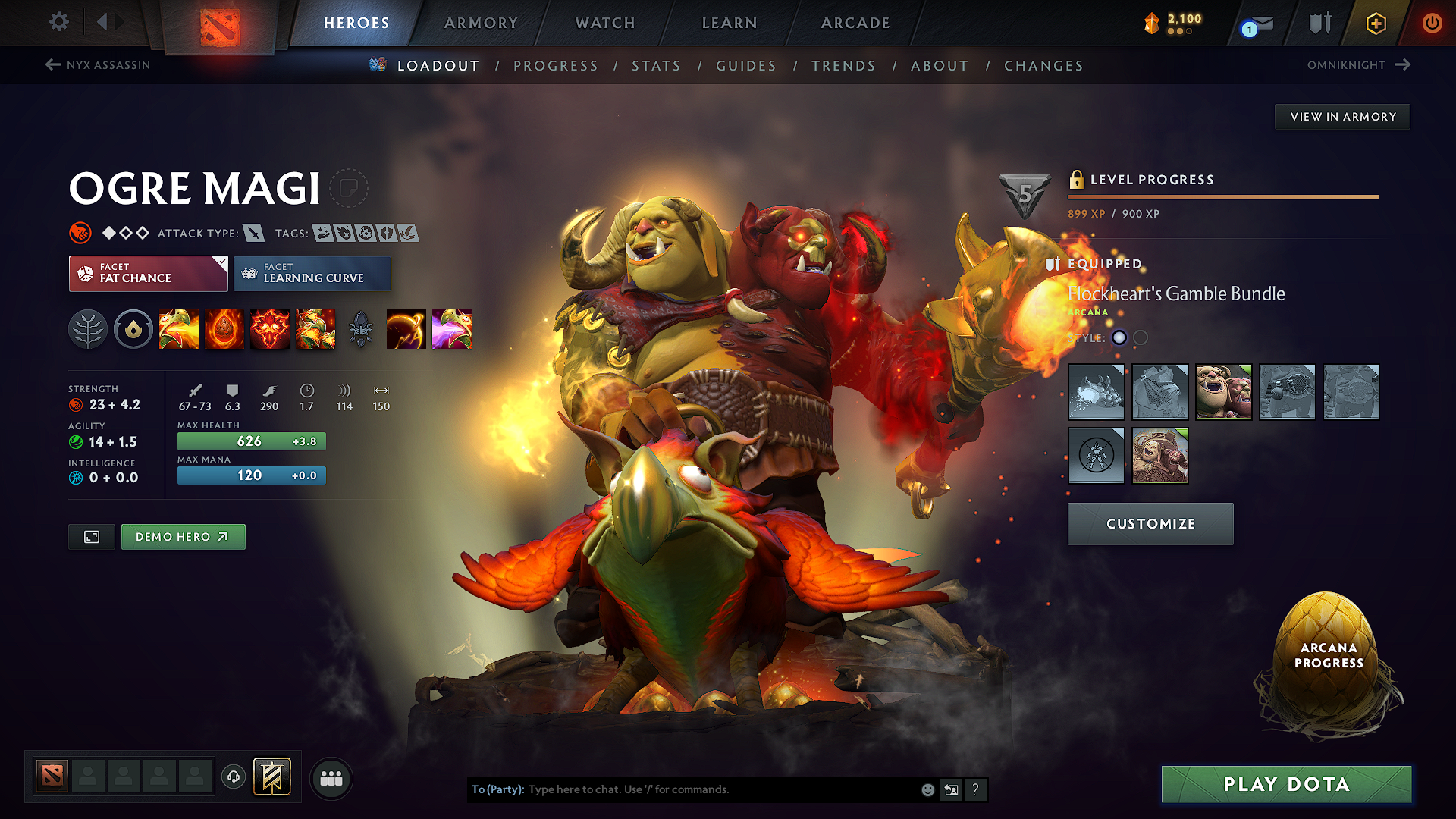Switch to the STATS tab
This screenshot has height=819, width=1456.
point(657,66)
